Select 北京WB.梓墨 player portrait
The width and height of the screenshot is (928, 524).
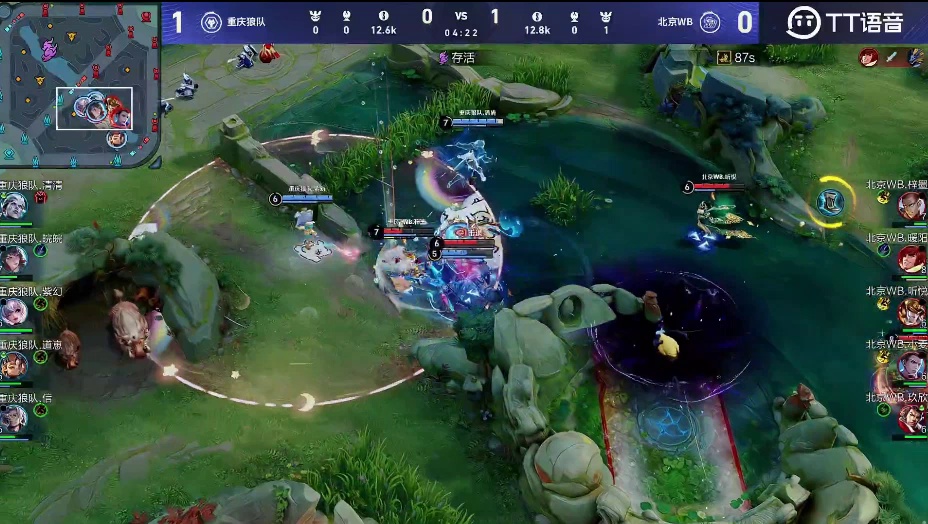(x=911, y=206)
